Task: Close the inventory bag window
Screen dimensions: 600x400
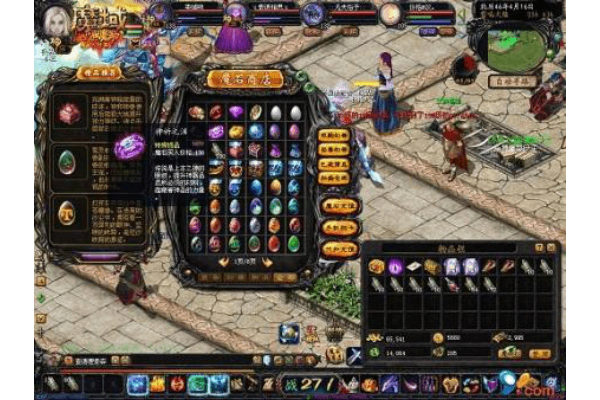Action: [x=550, y=248]
